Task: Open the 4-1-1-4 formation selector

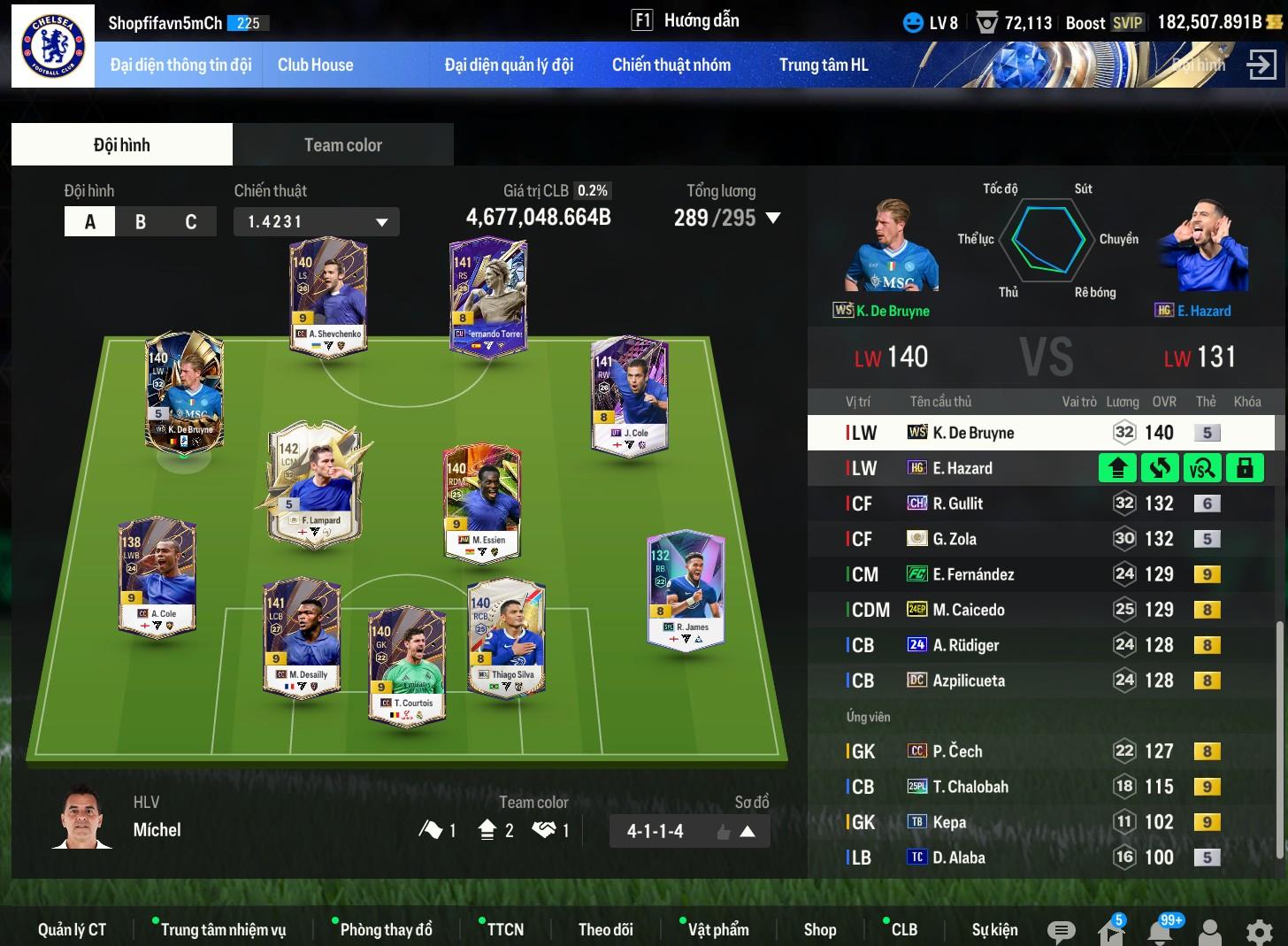Action: pyautogui.click(x=689, y=831)
